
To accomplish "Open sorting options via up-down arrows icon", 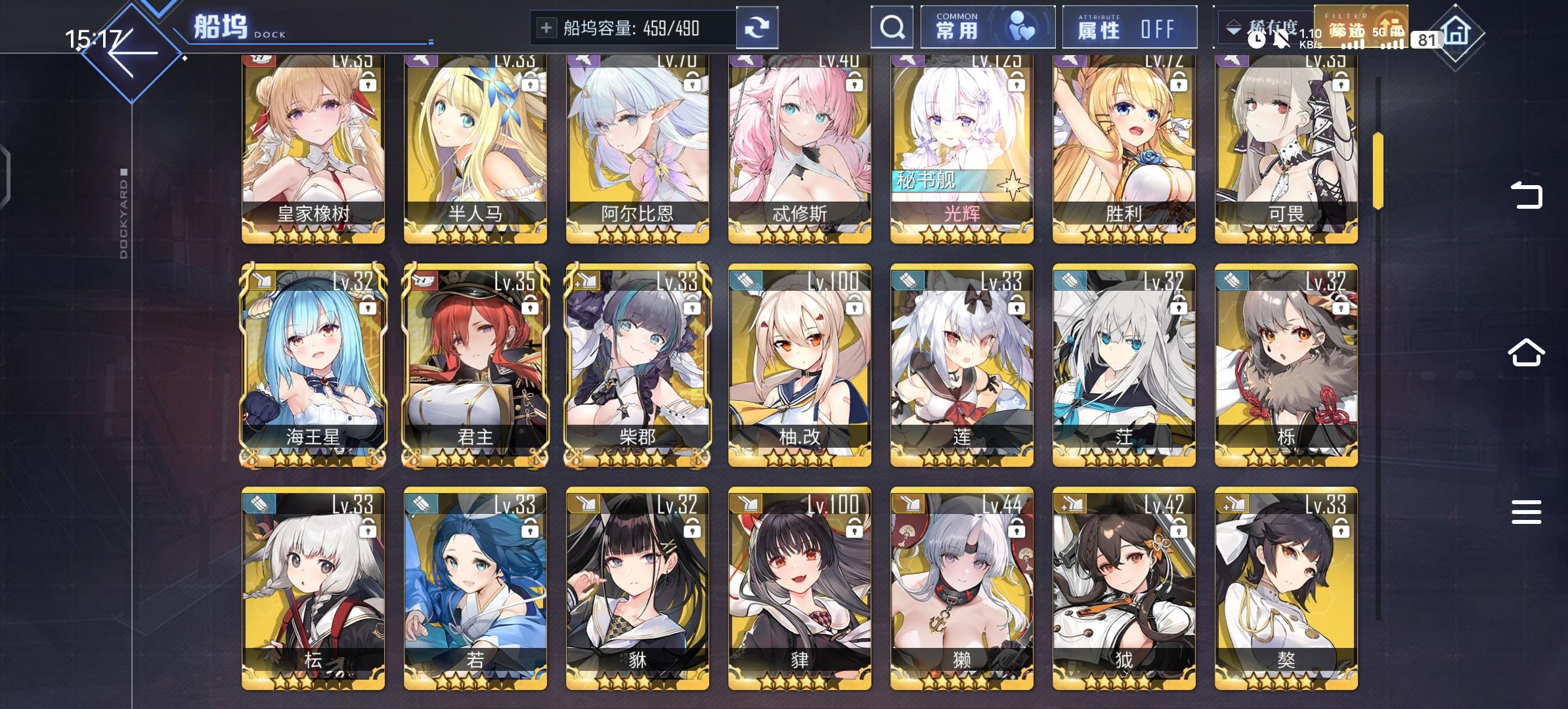I will pyautogui.click(x=1233, y=28).
